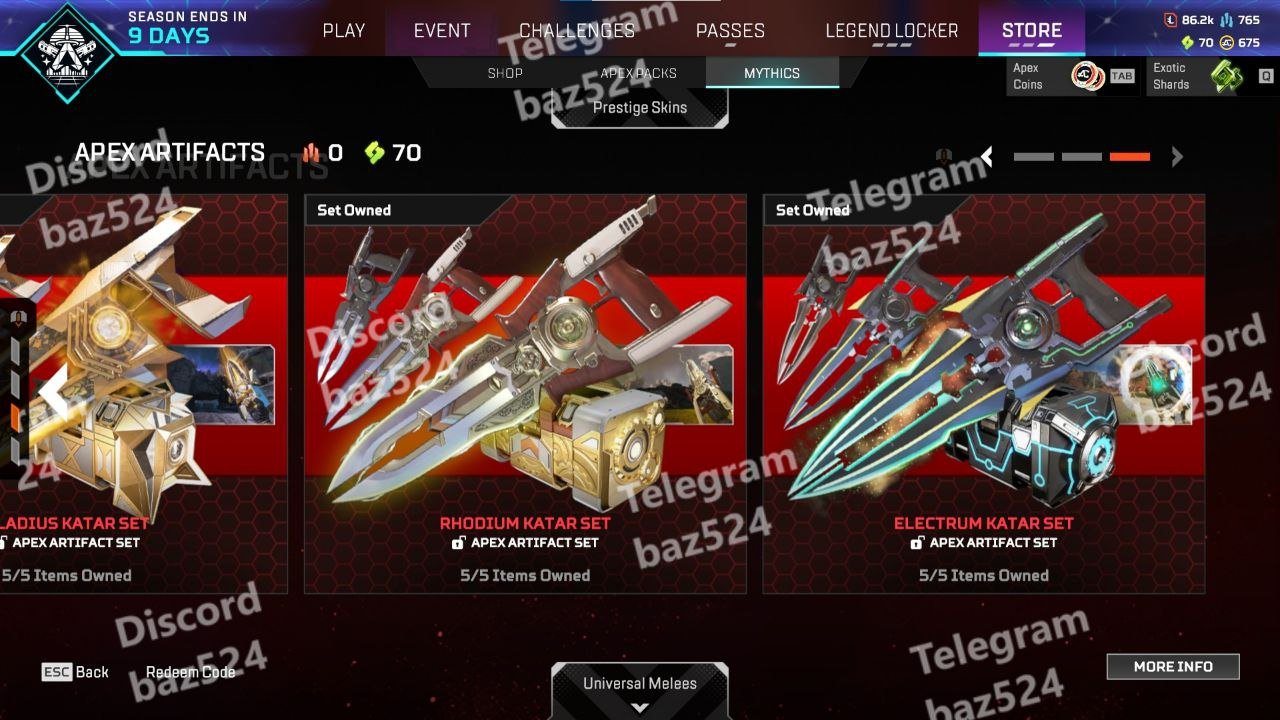Open the Redeem Code option

click(190, 672)
